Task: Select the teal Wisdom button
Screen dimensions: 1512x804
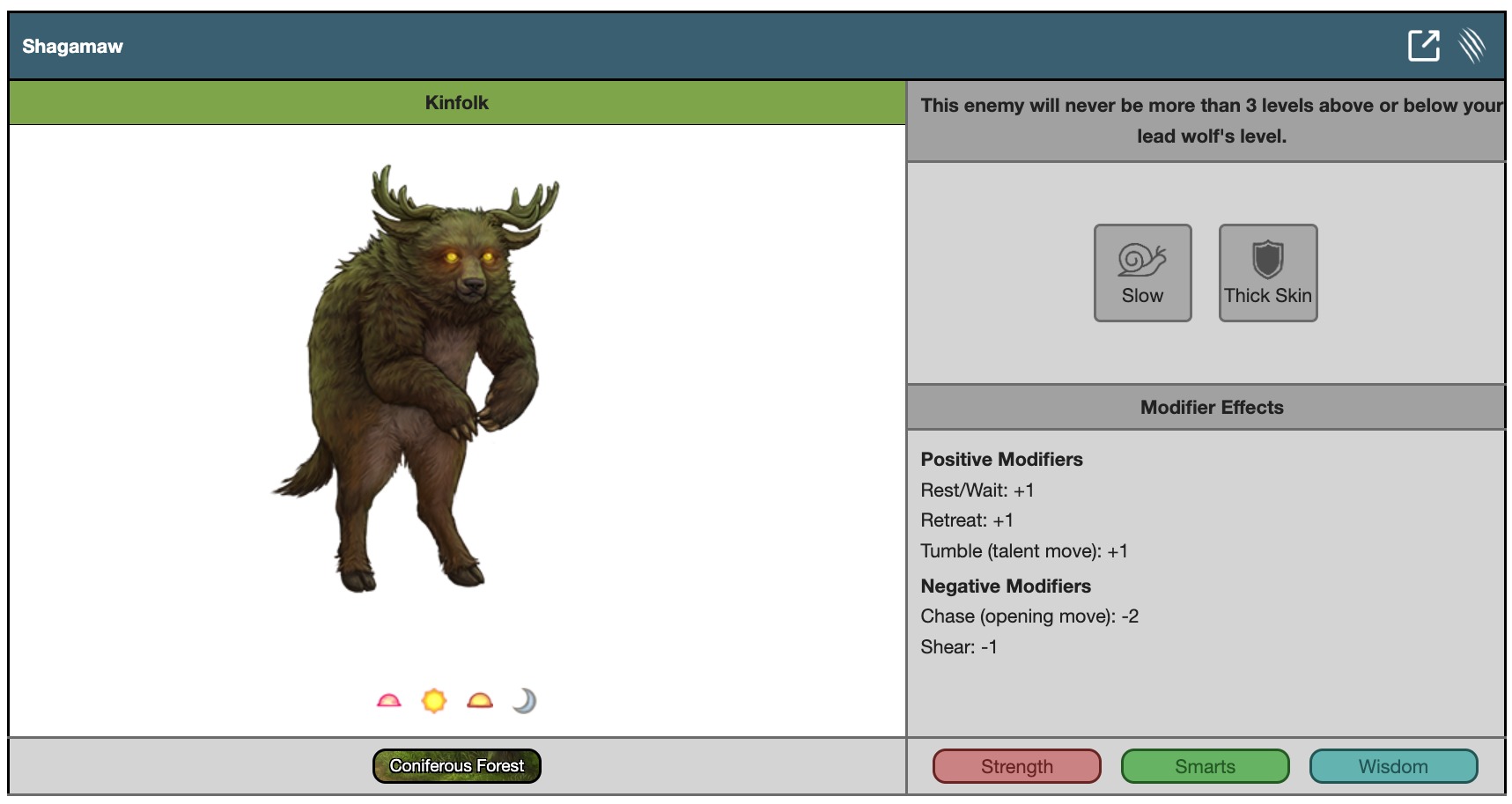Action: click(1393, 766)
